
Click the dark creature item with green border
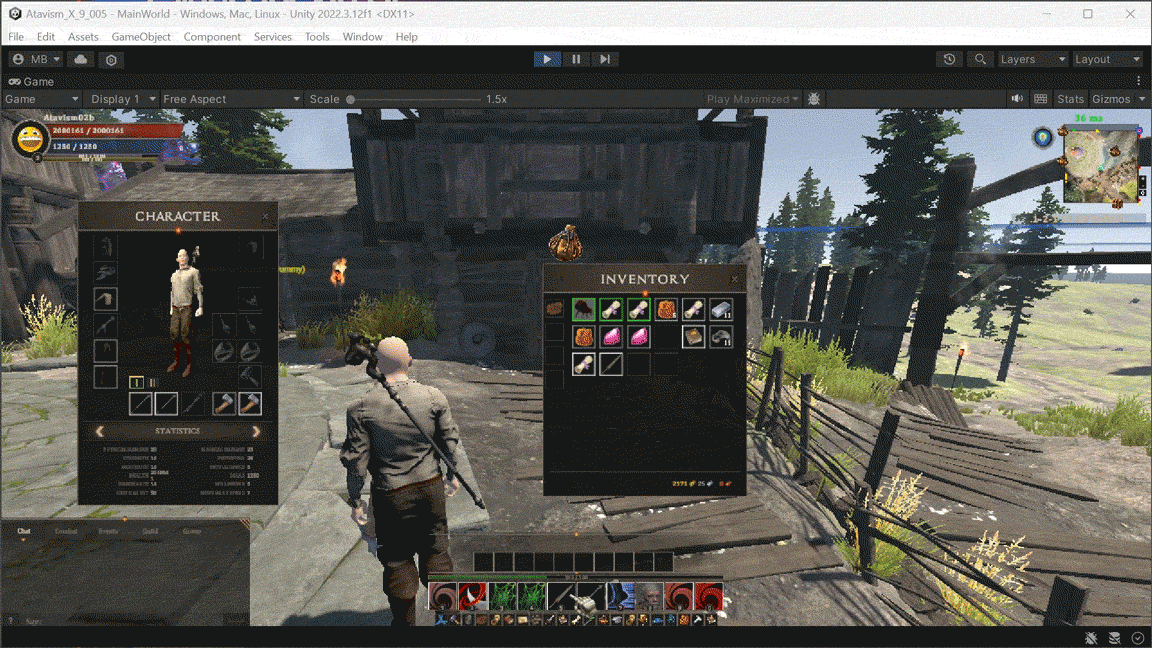[x=584, y=310]
